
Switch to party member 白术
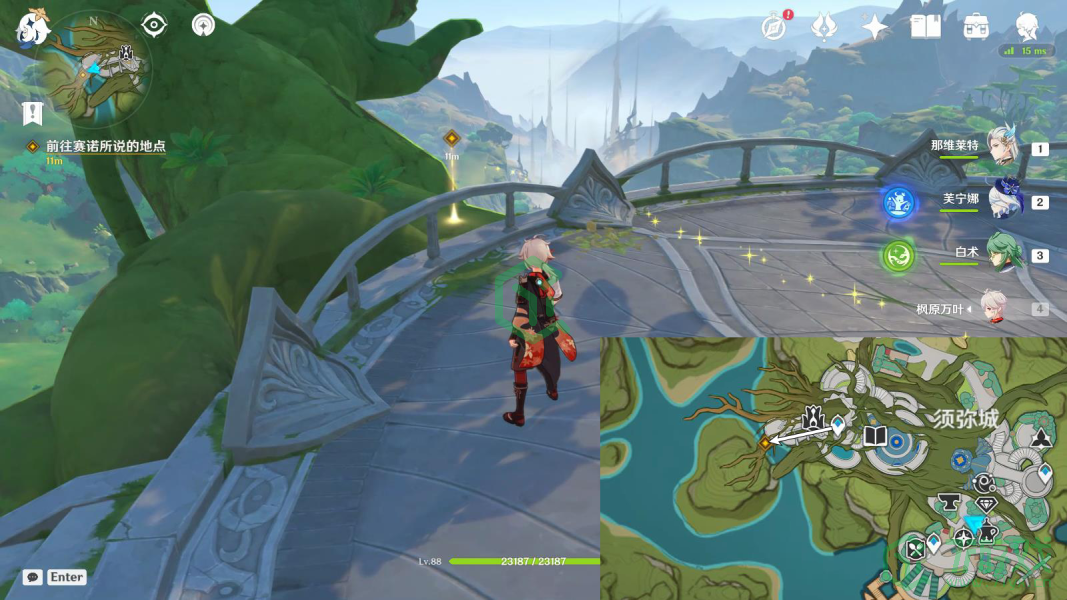(x=1001, y=253)
